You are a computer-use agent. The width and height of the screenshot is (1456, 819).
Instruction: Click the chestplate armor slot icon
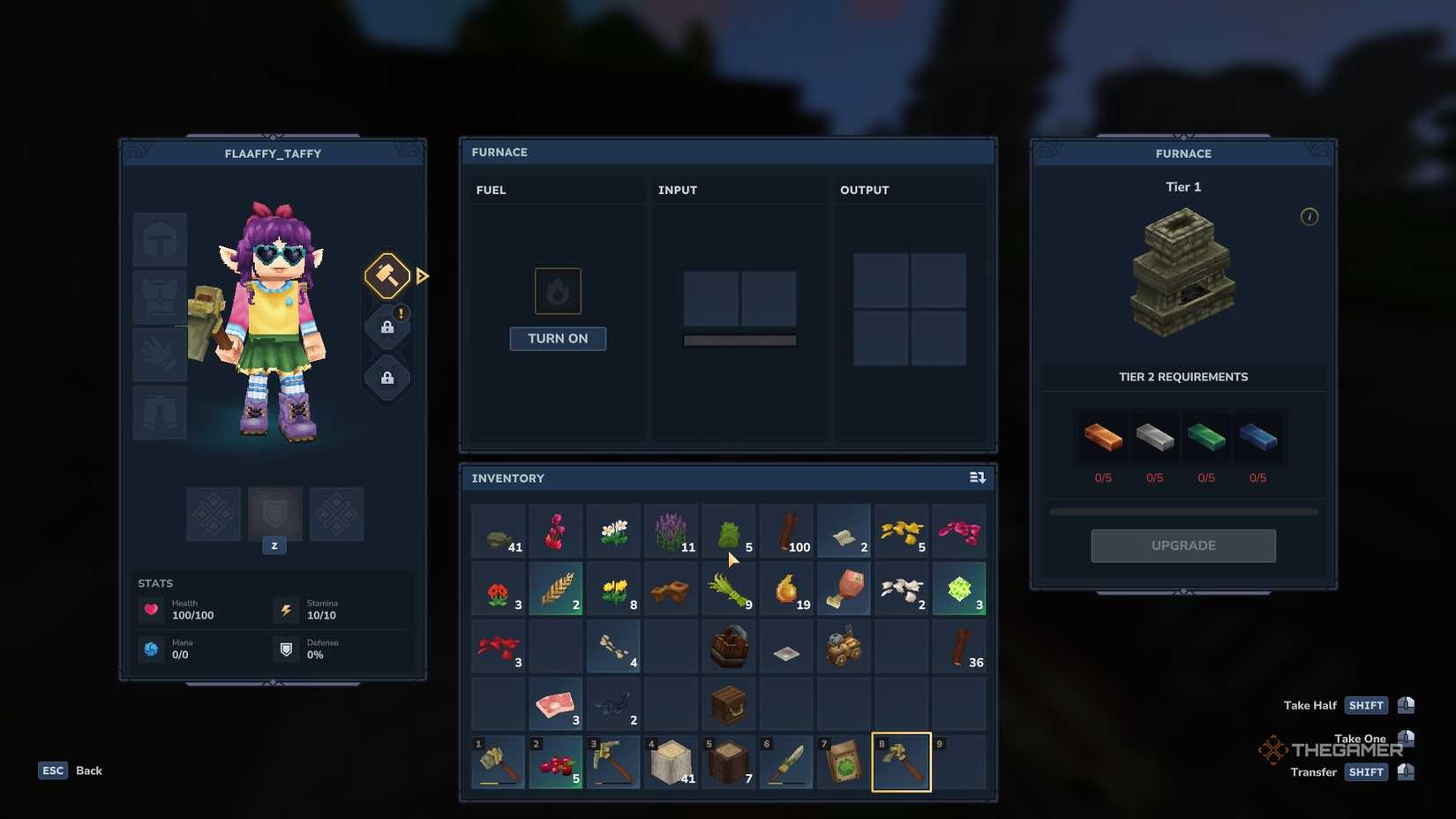(x=159, y=297)
